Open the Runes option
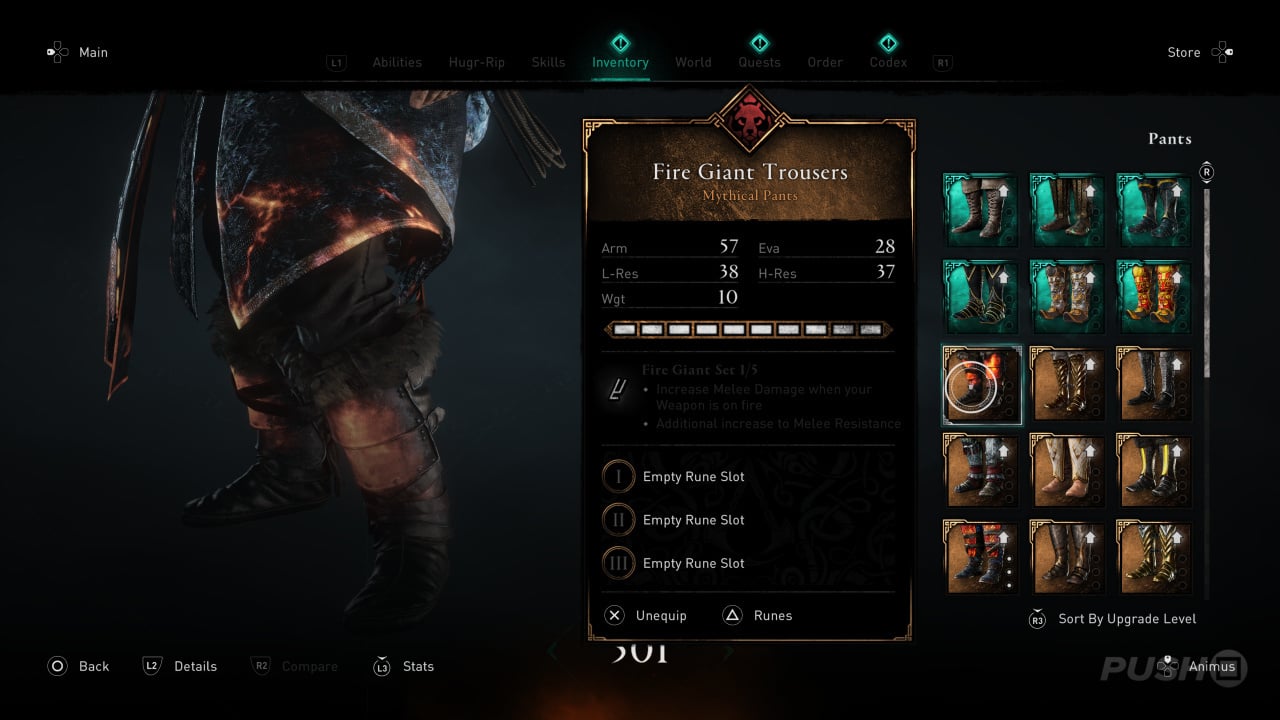The width and height of the screenshot is (1280, 720). click(x=771, y=616)
